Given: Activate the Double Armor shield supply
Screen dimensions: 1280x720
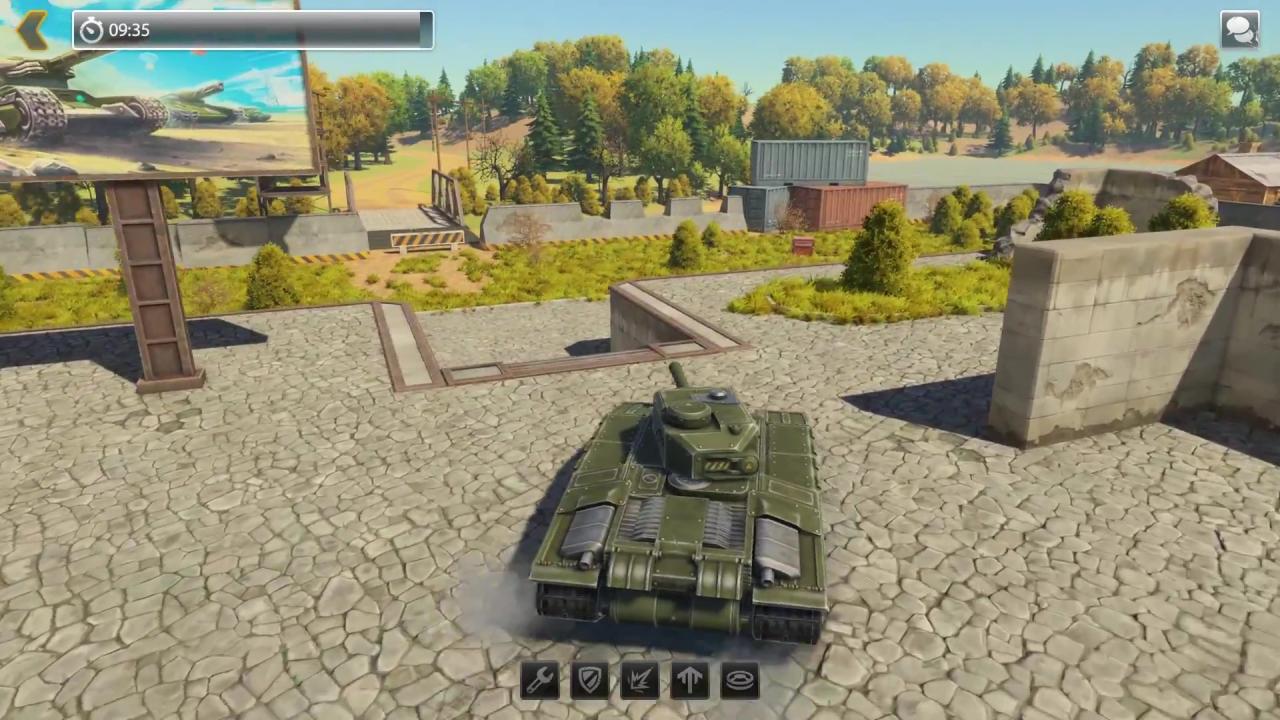Looking at the screenshot, I should (x=590, y=680).
